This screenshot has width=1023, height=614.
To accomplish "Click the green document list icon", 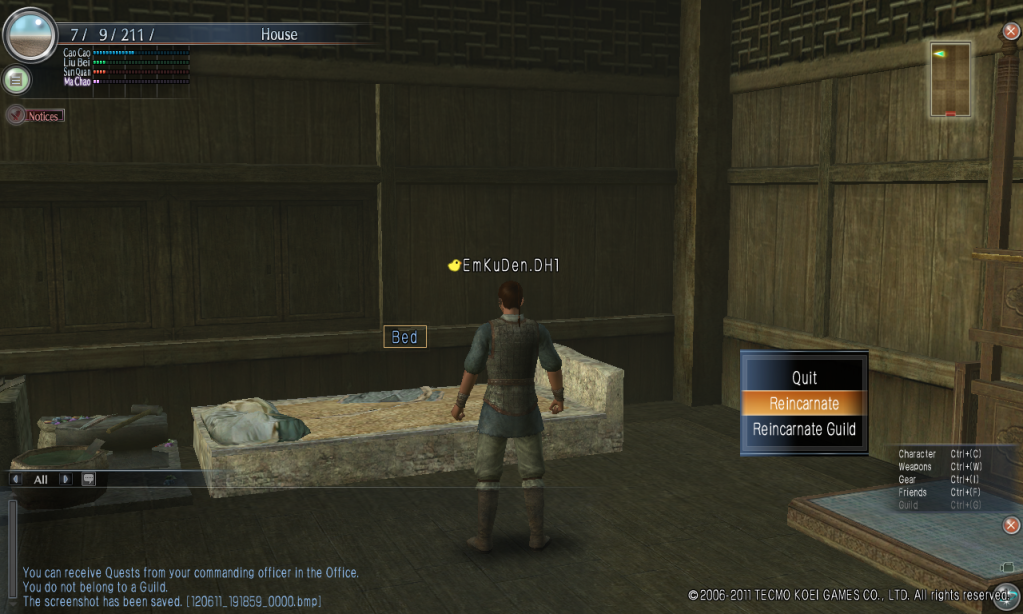I will 16,80.
